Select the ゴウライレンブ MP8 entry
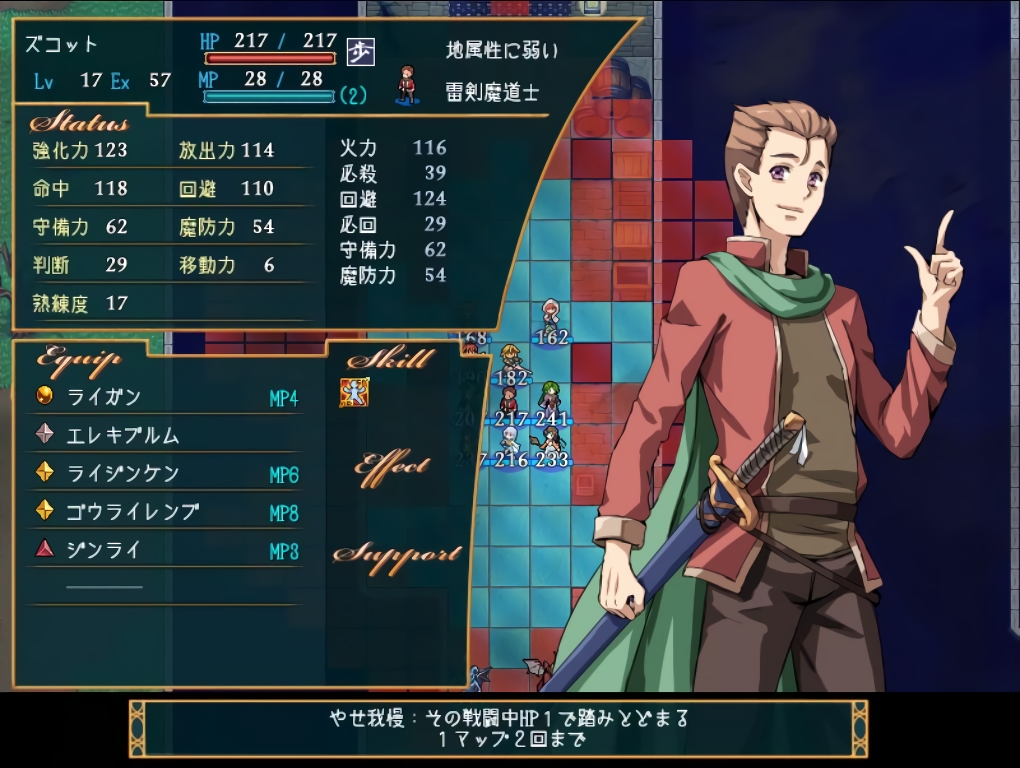This screenshot has height=768, width=1020. (x=166, y=512)
